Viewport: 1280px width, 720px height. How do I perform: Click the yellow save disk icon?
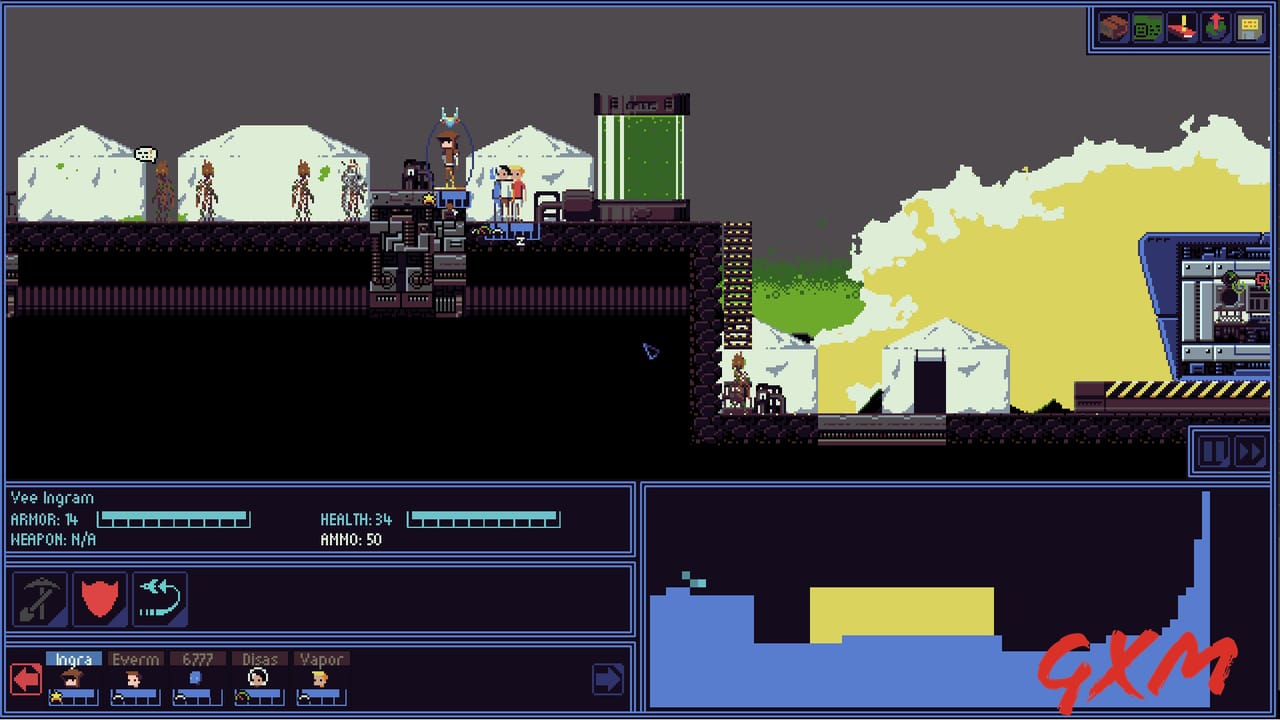(1248, 27)
